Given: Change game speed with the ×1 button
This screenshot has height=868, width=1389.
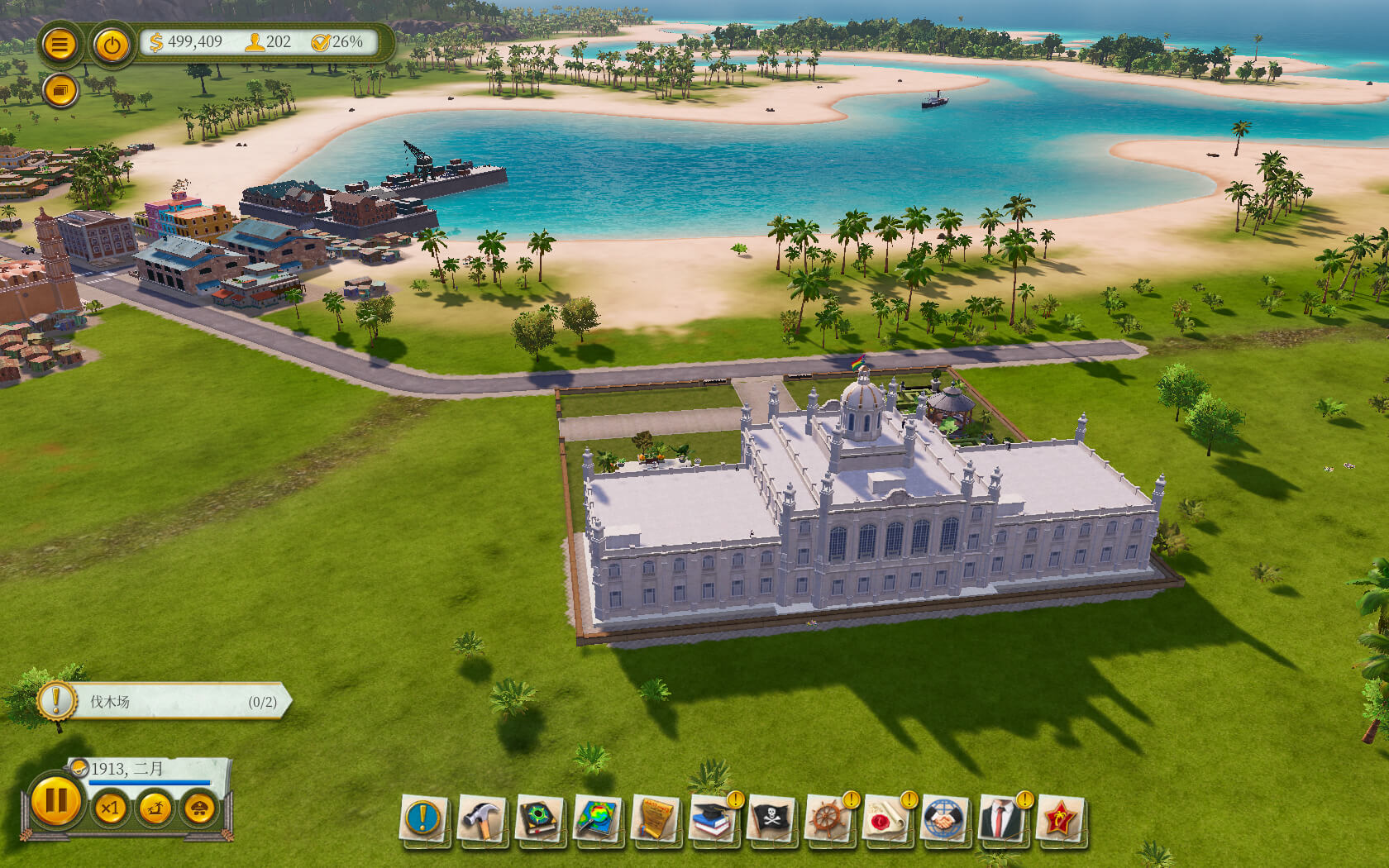Looking at the screenshot, I should click(110, 808).
